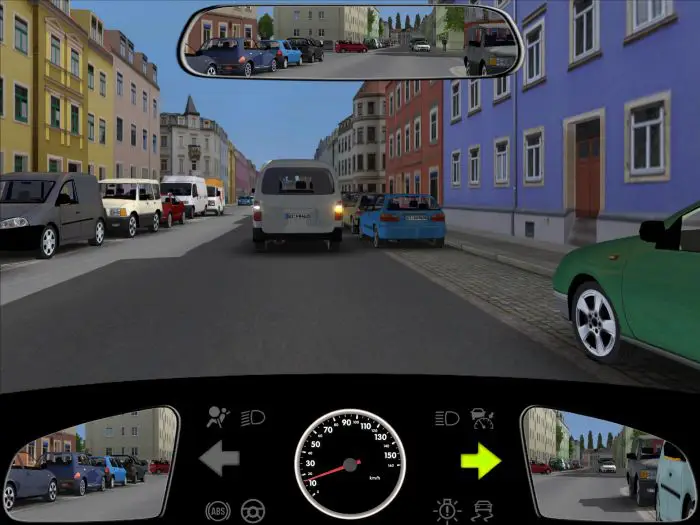Image resolution: width=700 pixels, height=525 pixels.
Task: Look at the left side mirror
Action: tap(90, 462)
